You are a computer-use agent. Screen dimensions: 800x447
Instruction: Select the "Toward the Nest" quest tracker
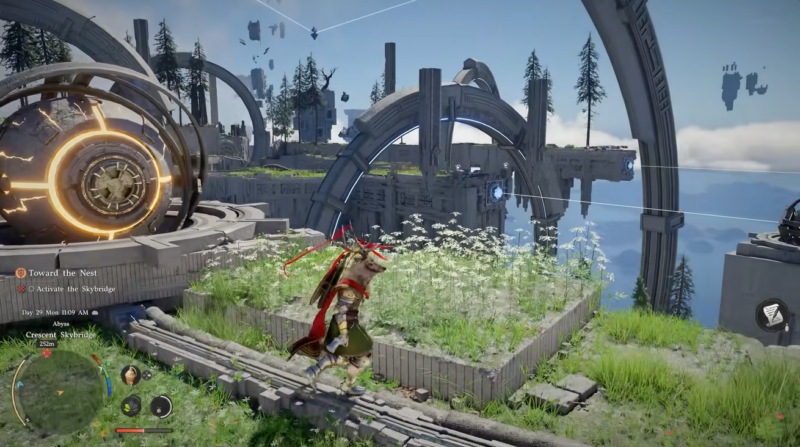point(53,272)
